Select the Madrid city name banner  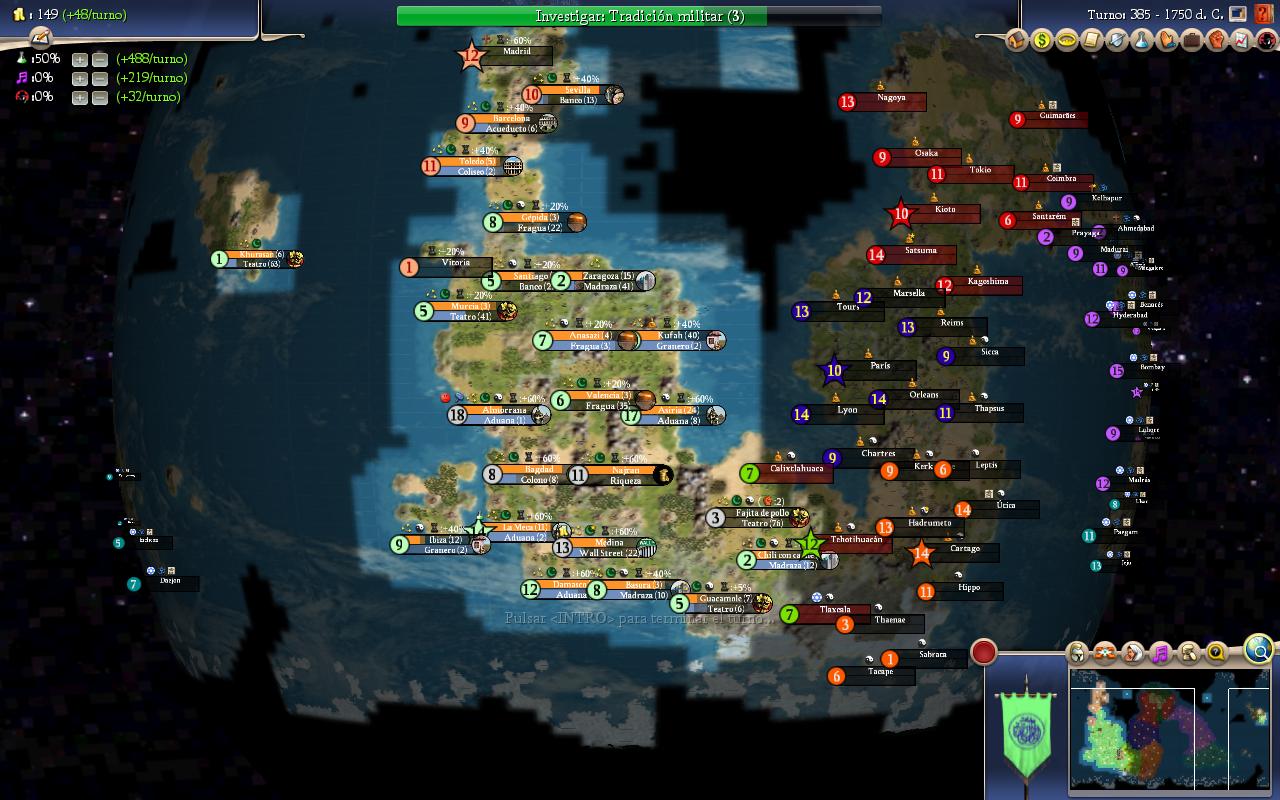tap(517, 52)
